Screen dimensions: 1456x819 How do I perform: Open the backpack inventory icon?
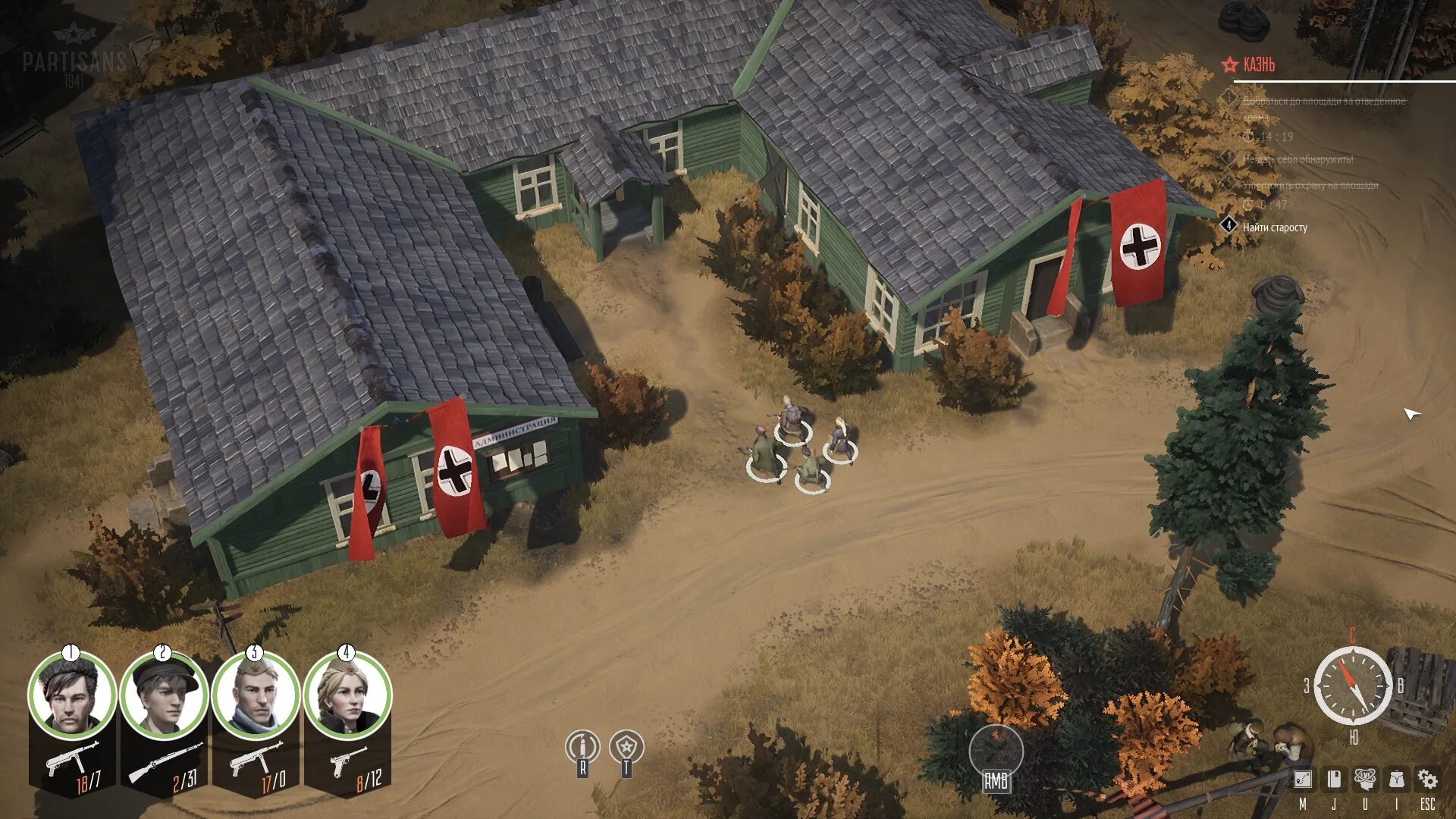pyautogui.click(x=1396, y=779)
